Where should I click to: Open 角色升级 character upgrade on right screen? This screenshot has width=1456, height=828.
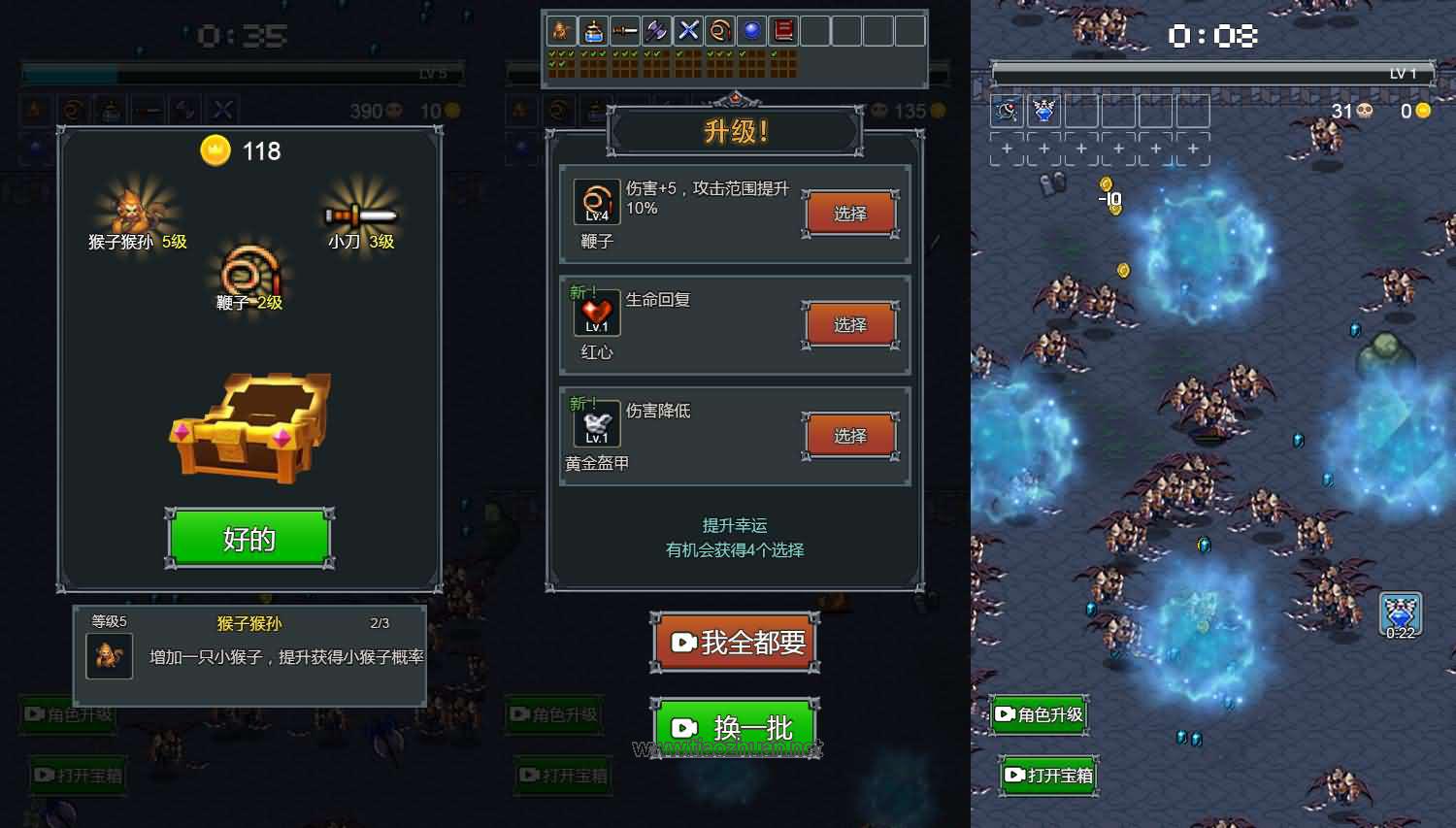[x=1038, y=714]
